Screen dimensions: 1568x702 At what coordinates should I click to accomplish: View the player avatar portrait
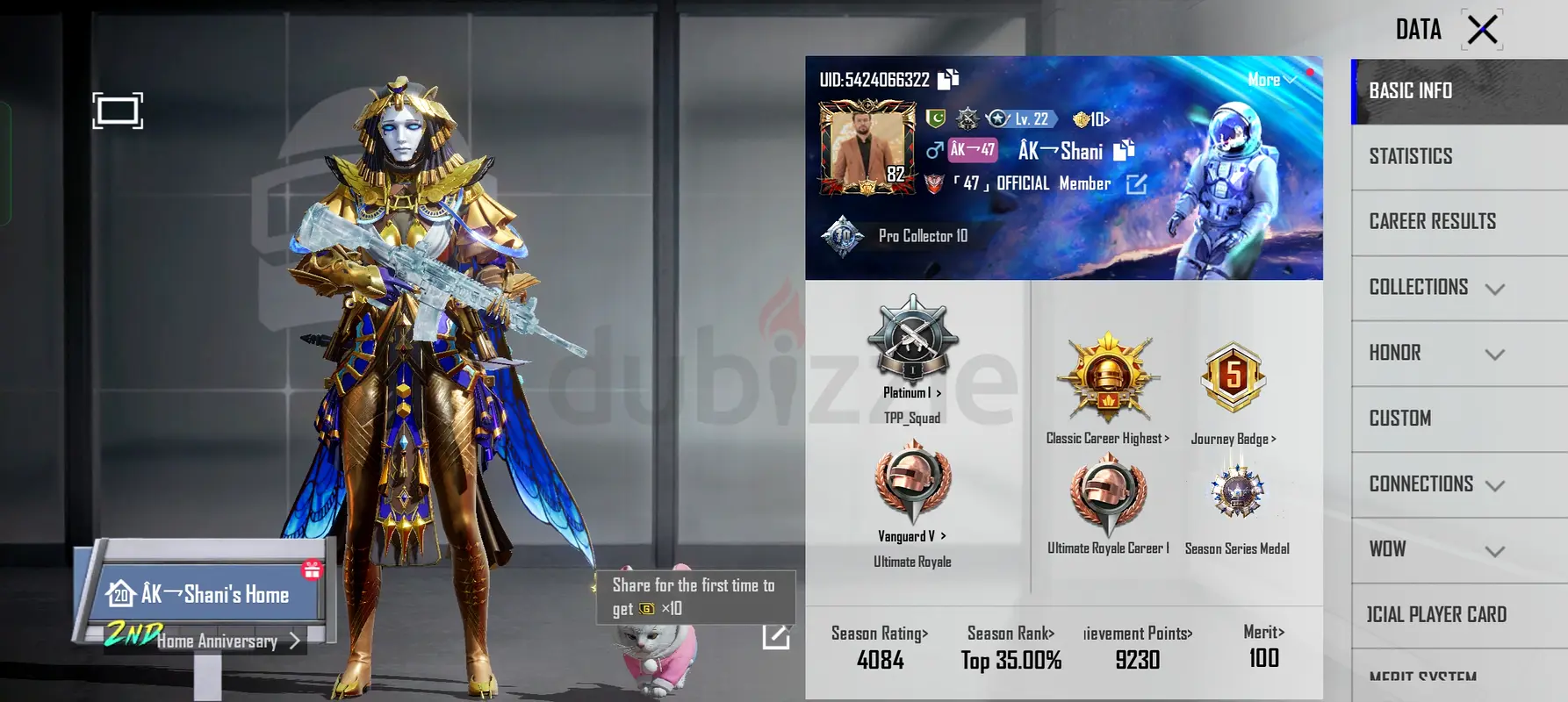(866, 147)
